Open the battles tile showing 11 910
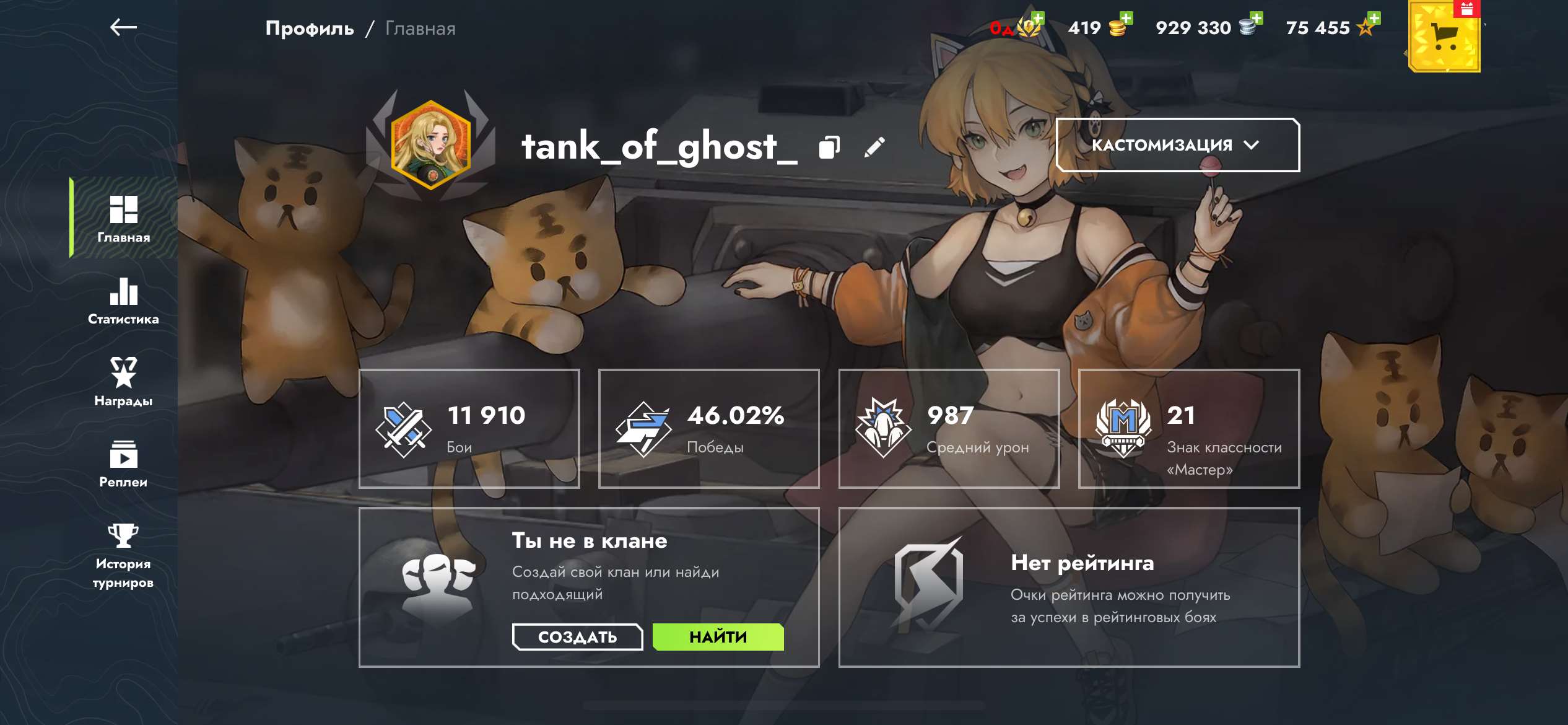The height and width of the screenshot is (725, 1568). pyautogui.click(x=469, y=429)
